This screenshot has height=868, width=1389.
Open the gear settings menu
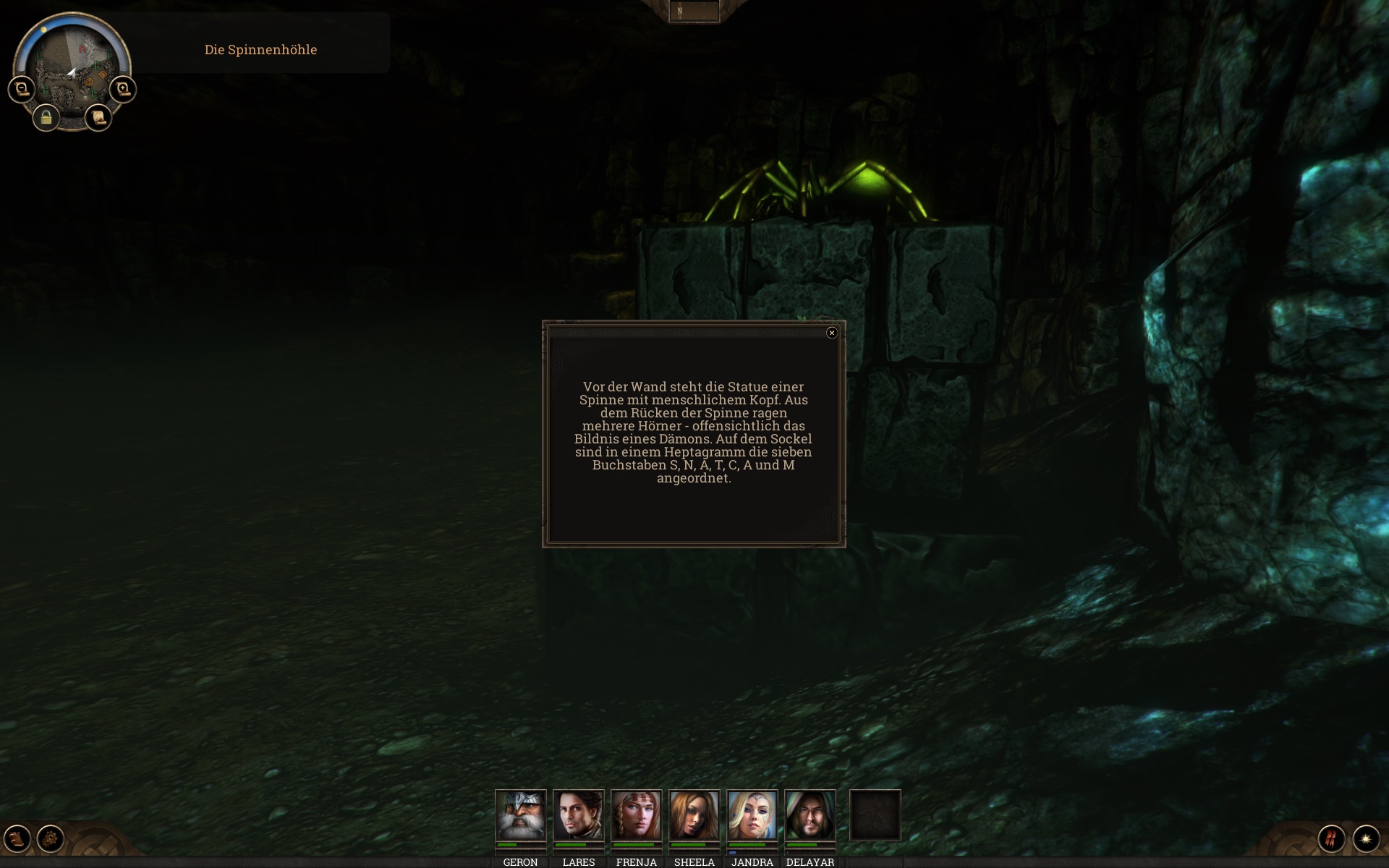tap(51, 838)
